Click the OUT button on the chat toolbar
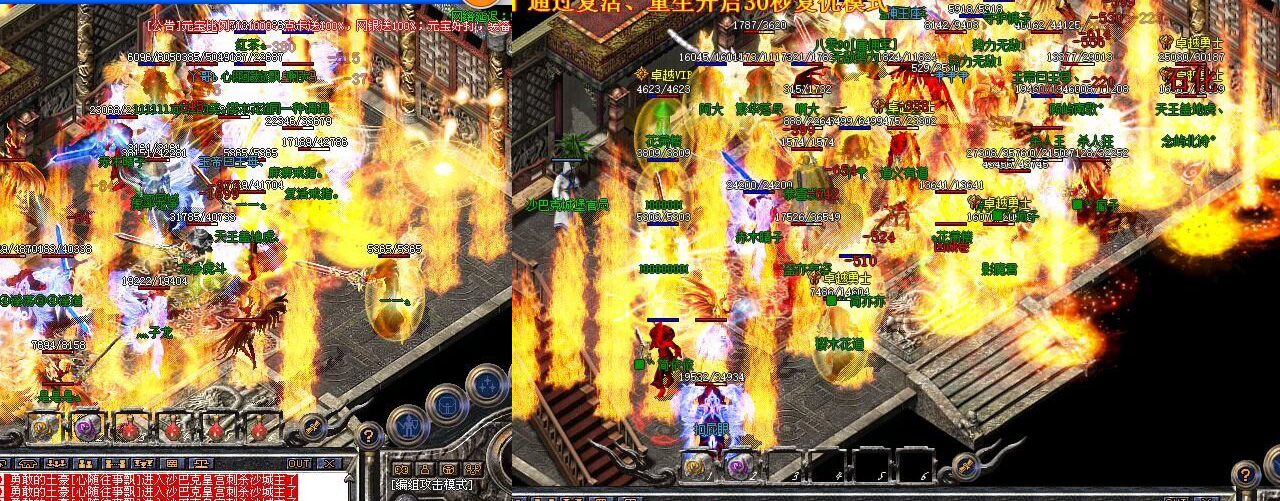1280x501 pixels. 298,464
